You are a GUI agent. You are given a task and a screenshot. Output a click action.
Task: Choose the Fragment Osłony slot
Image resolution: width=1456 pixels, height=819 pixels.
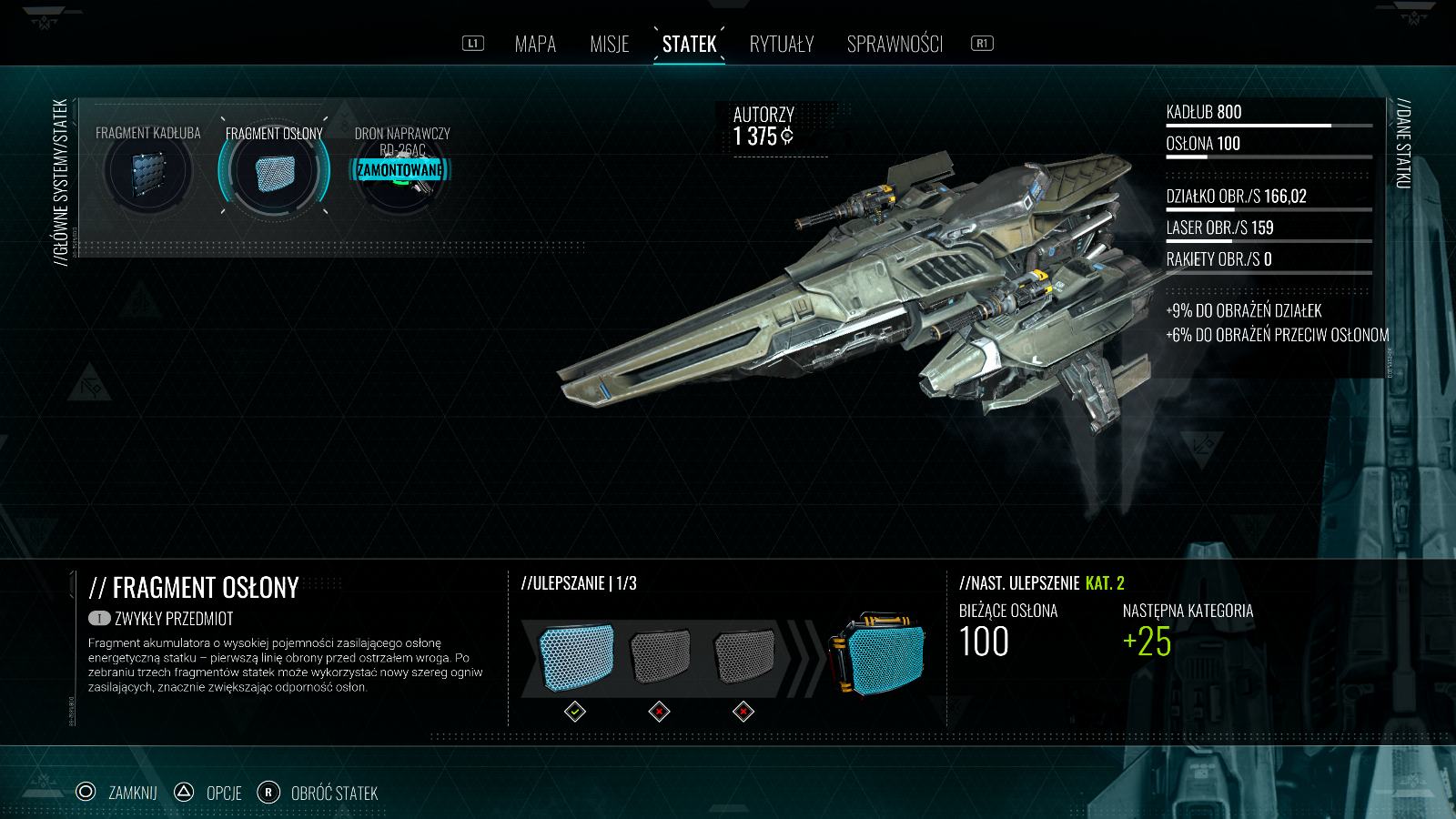274,173
